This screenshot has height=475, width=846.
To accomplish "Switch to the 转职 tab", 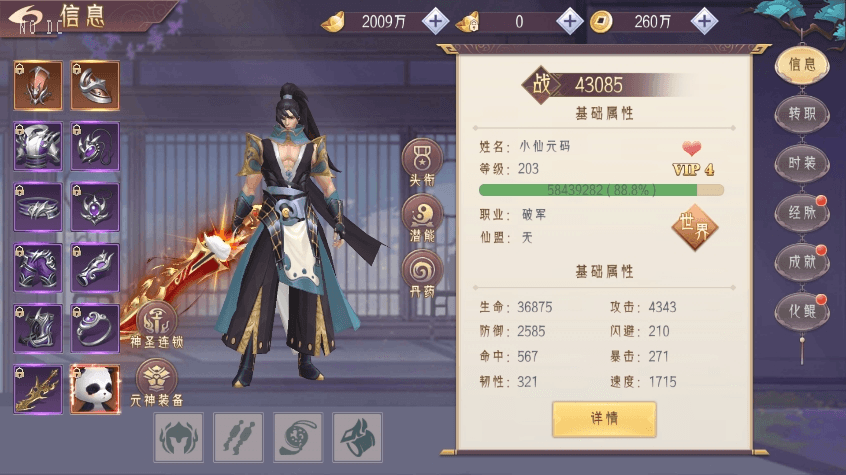I will click(802, 113).
